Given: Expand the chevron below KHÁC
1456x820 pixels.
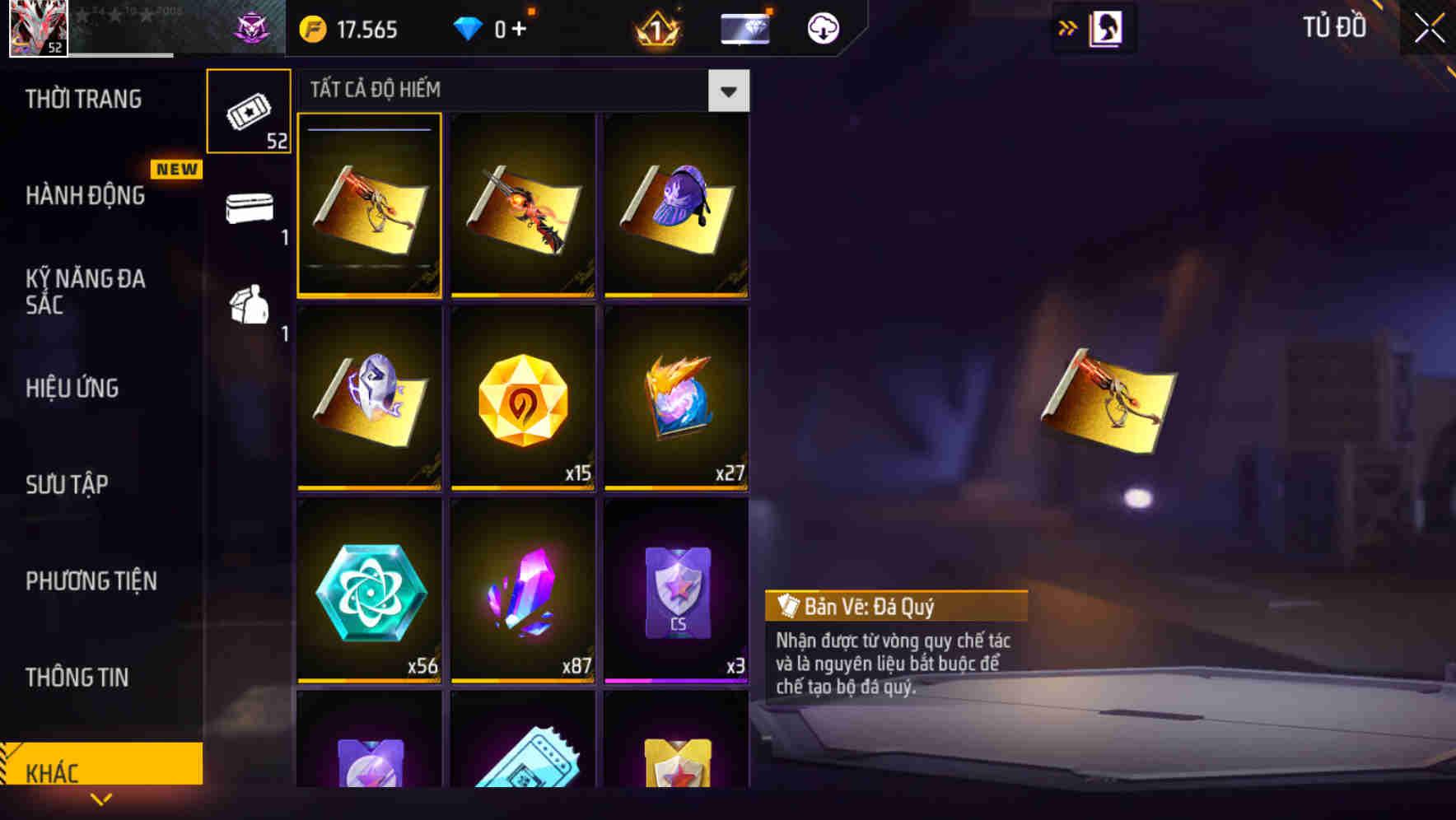Looking at the screenshot, I should pos(100,799).
